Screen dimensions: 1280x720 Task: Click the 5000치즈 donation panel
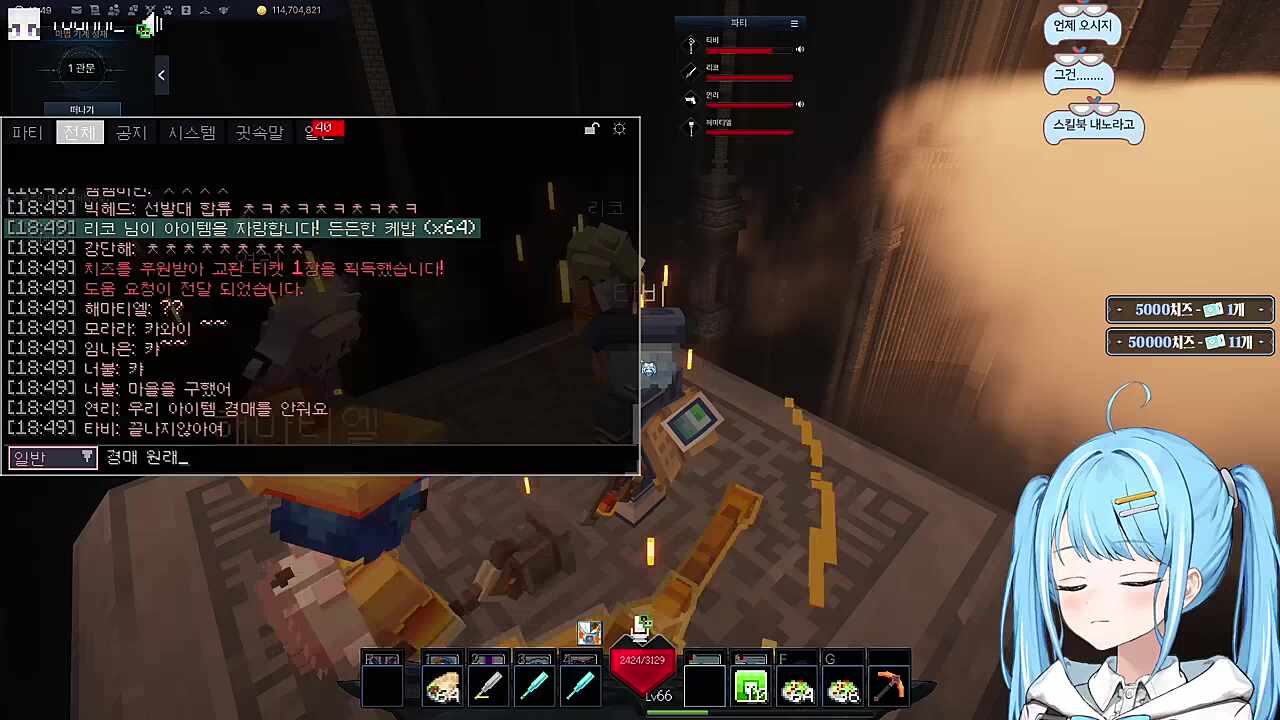(x=1188, y=310)
